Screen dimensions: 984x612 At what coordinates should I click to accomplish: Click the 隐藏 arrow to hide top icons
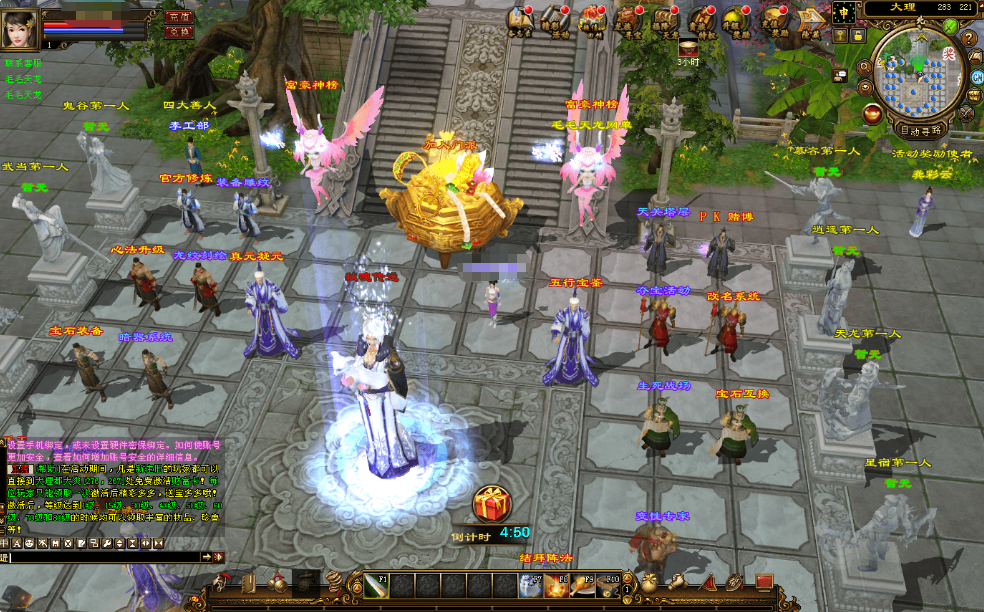point(808,19)
